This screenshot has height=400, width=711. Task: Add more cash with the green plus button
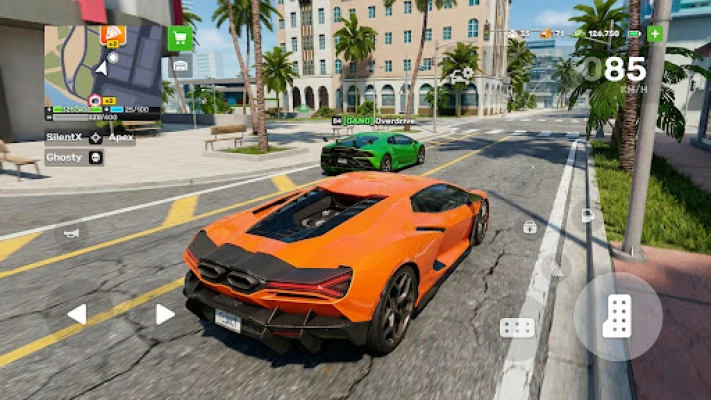(655, 33)
